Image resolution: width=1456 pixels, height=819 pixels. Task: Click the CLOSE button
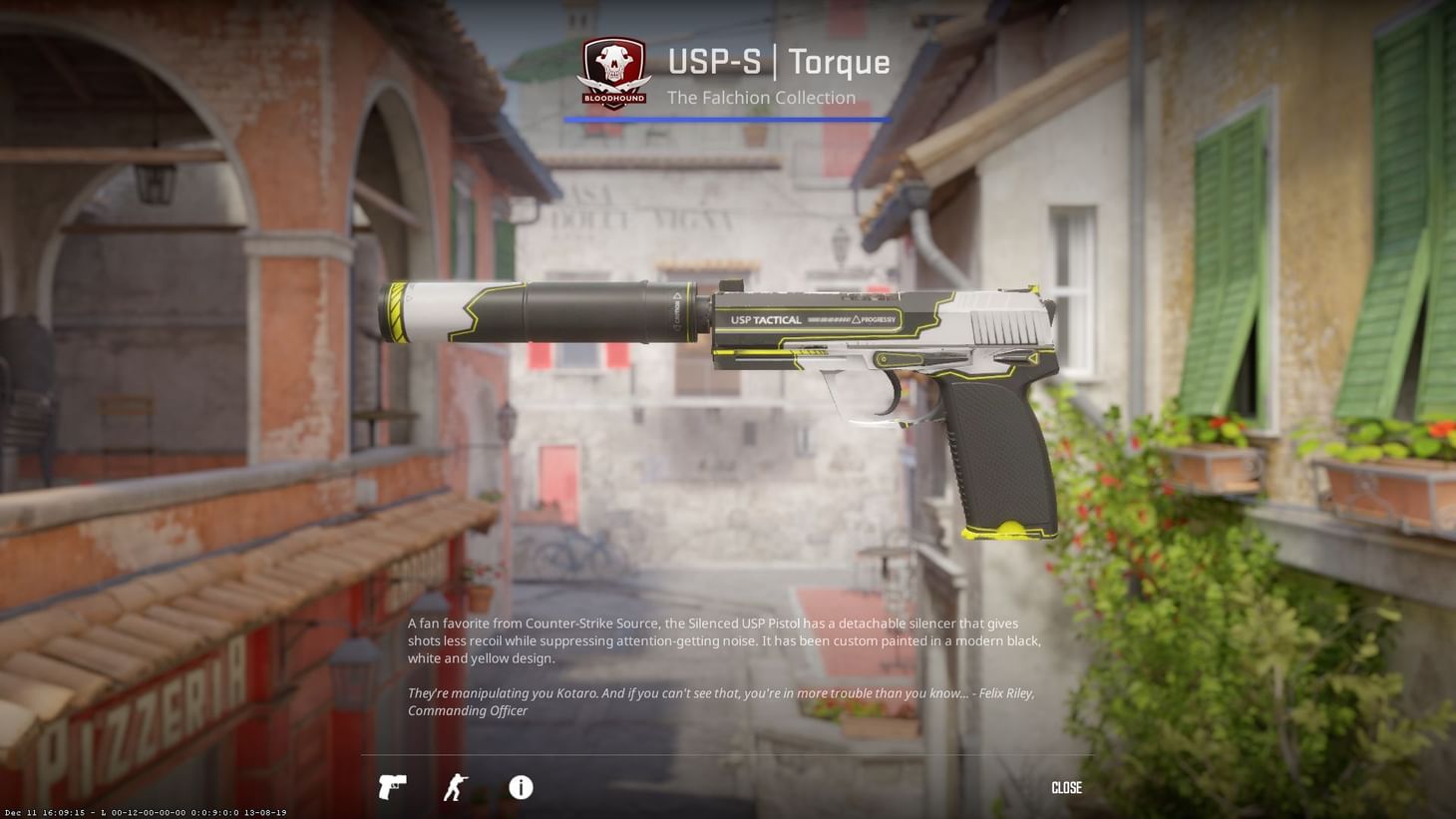coord(1065,788)
